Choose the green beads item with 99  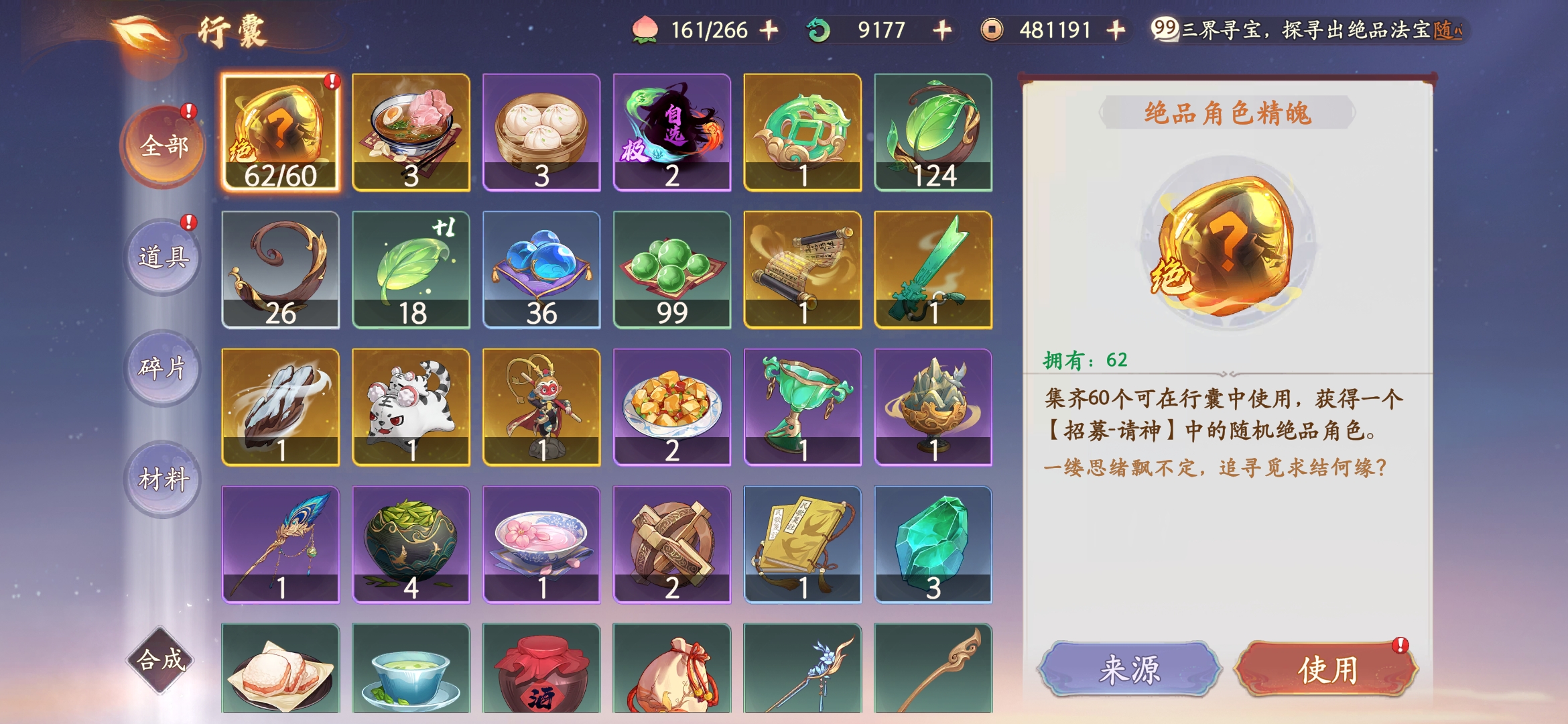point(671,269)
